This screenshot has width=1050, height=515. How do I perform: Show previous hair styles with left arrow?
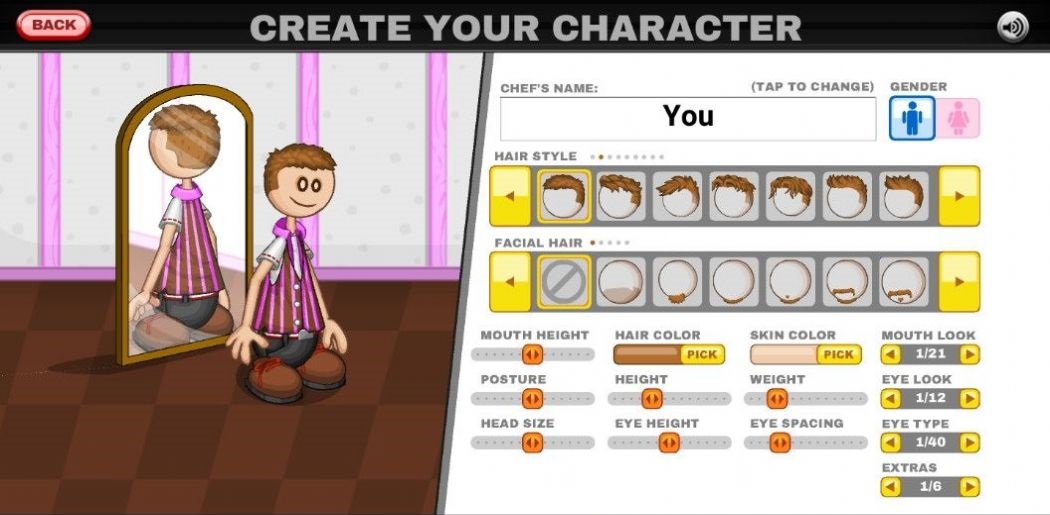tap(510, 196)
